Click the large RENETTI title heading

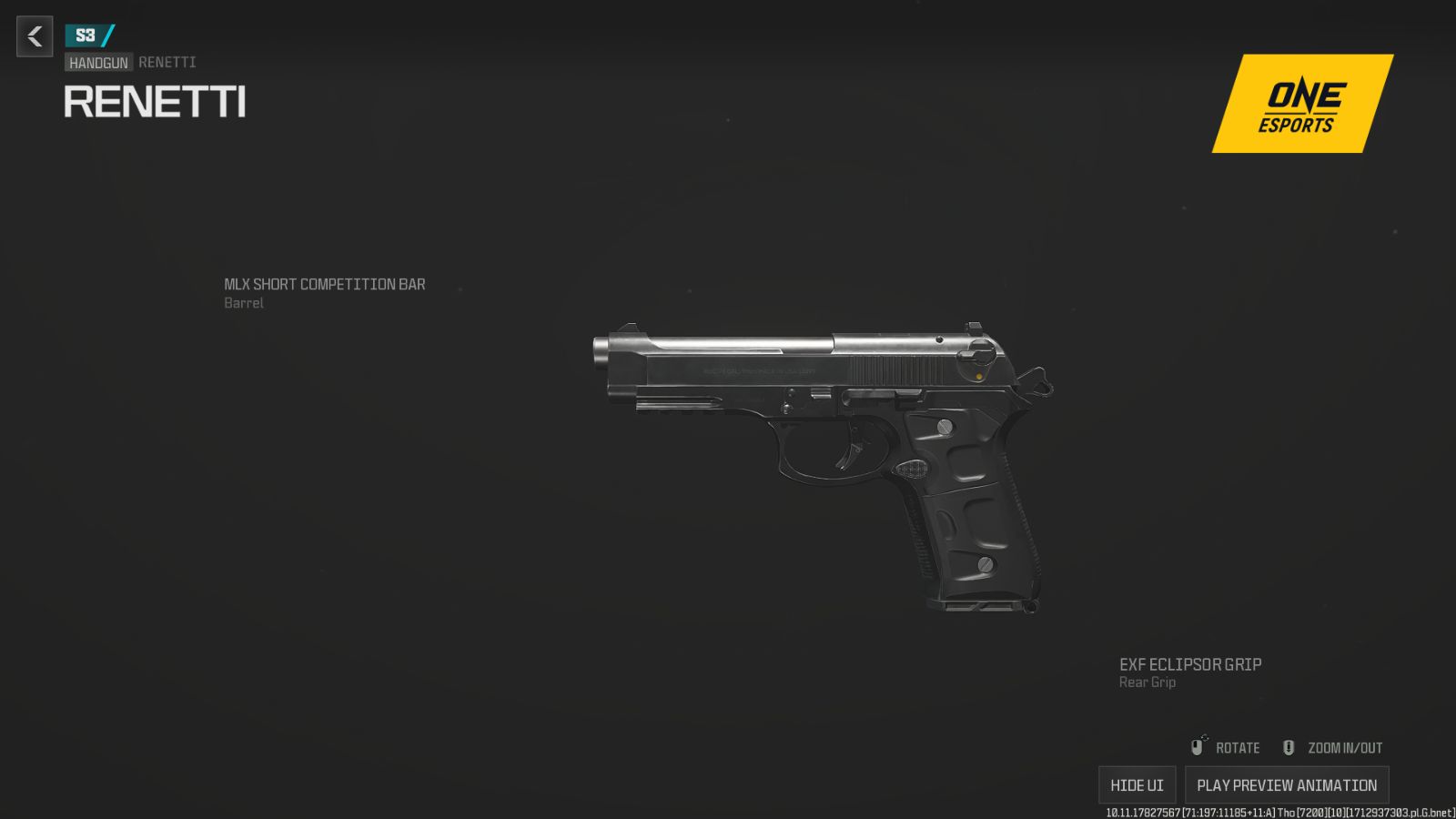click(x=155, y=101)
